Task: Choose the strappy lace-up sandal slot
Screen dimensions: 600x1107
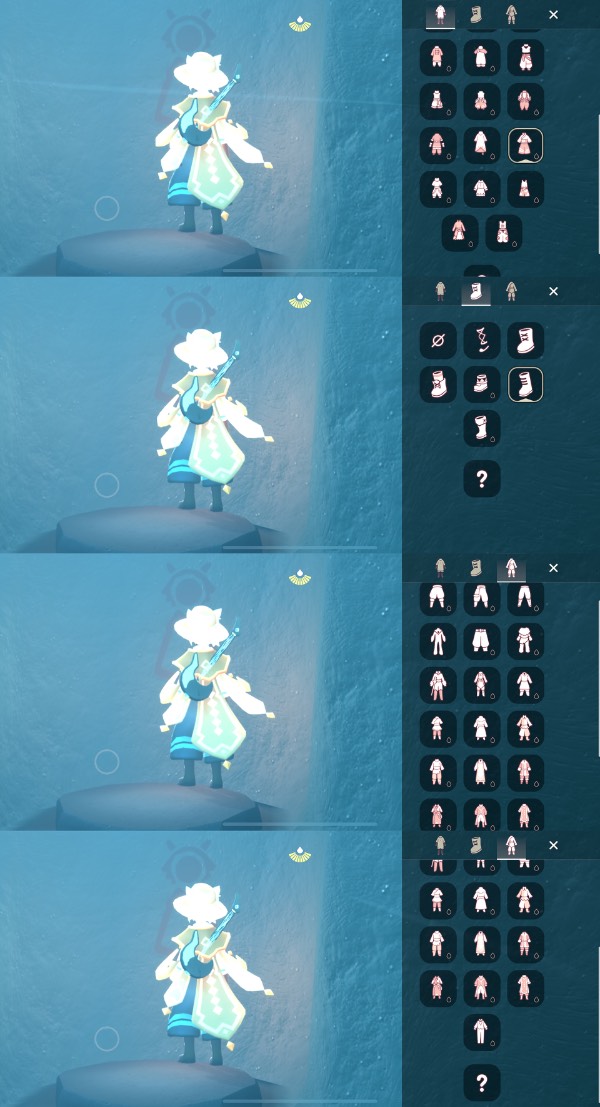Action: 482,342
